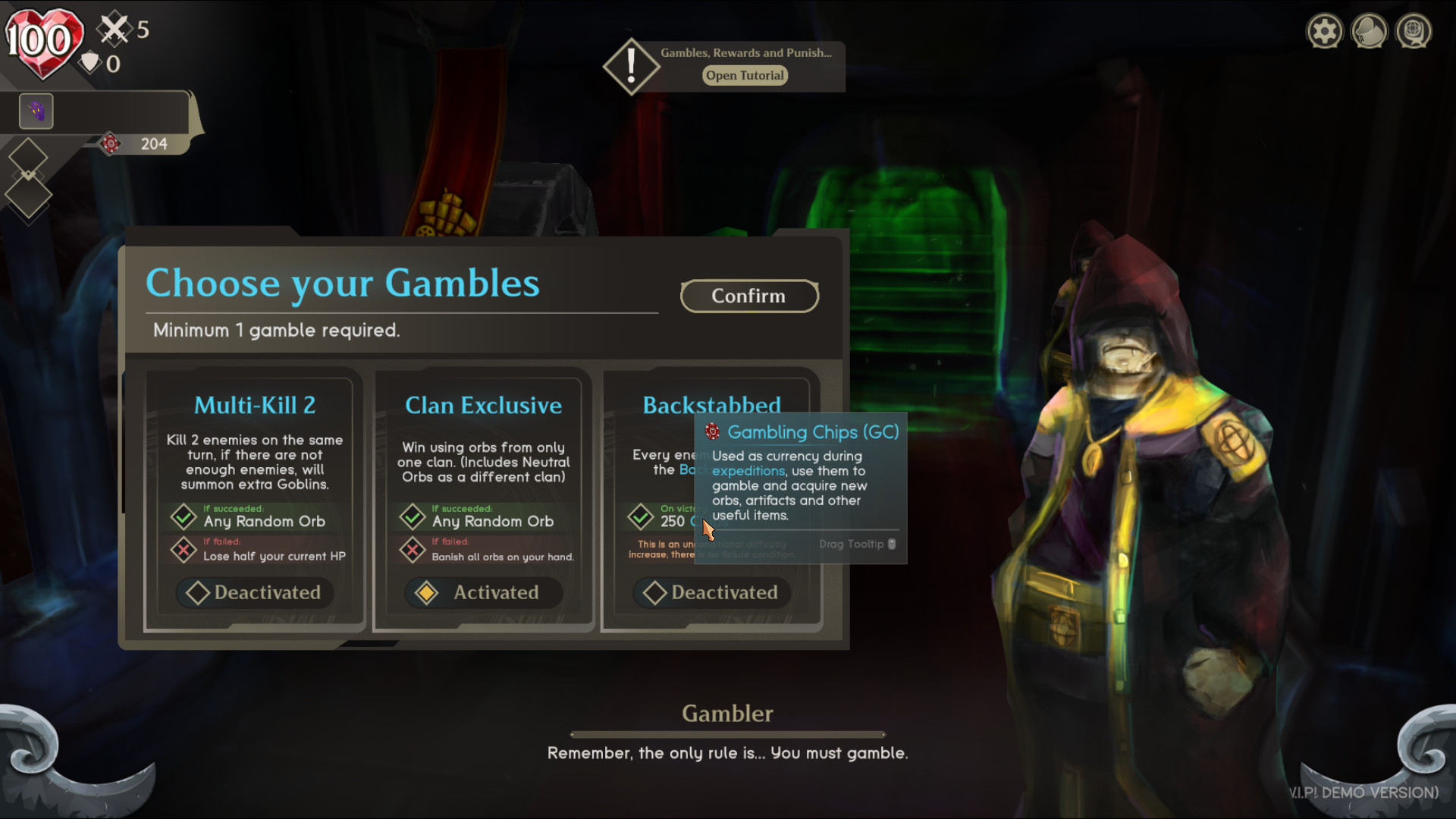Open the online globe icon at top right
This screenshot has height=819, width=1456.
[1414, 31]
